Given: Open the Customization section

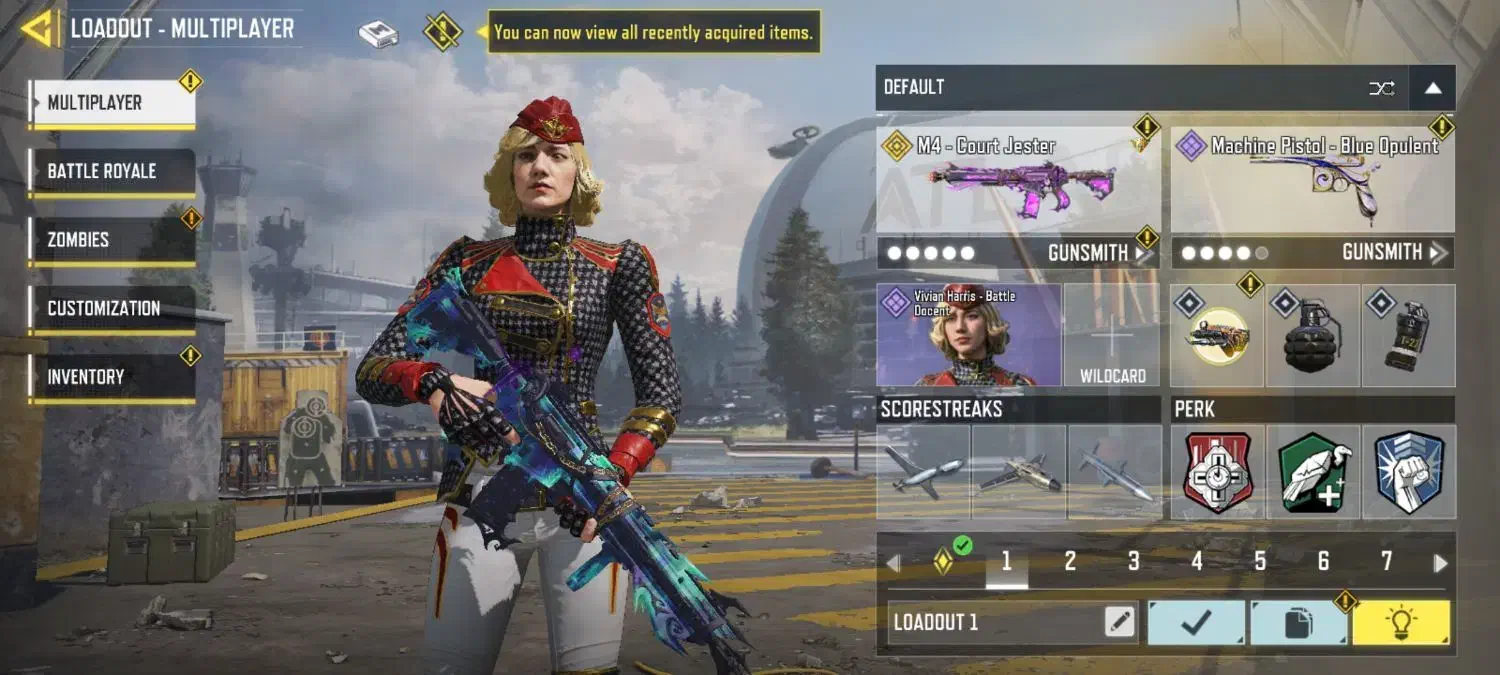Looking at the screenshot, I should click(112, 309).
